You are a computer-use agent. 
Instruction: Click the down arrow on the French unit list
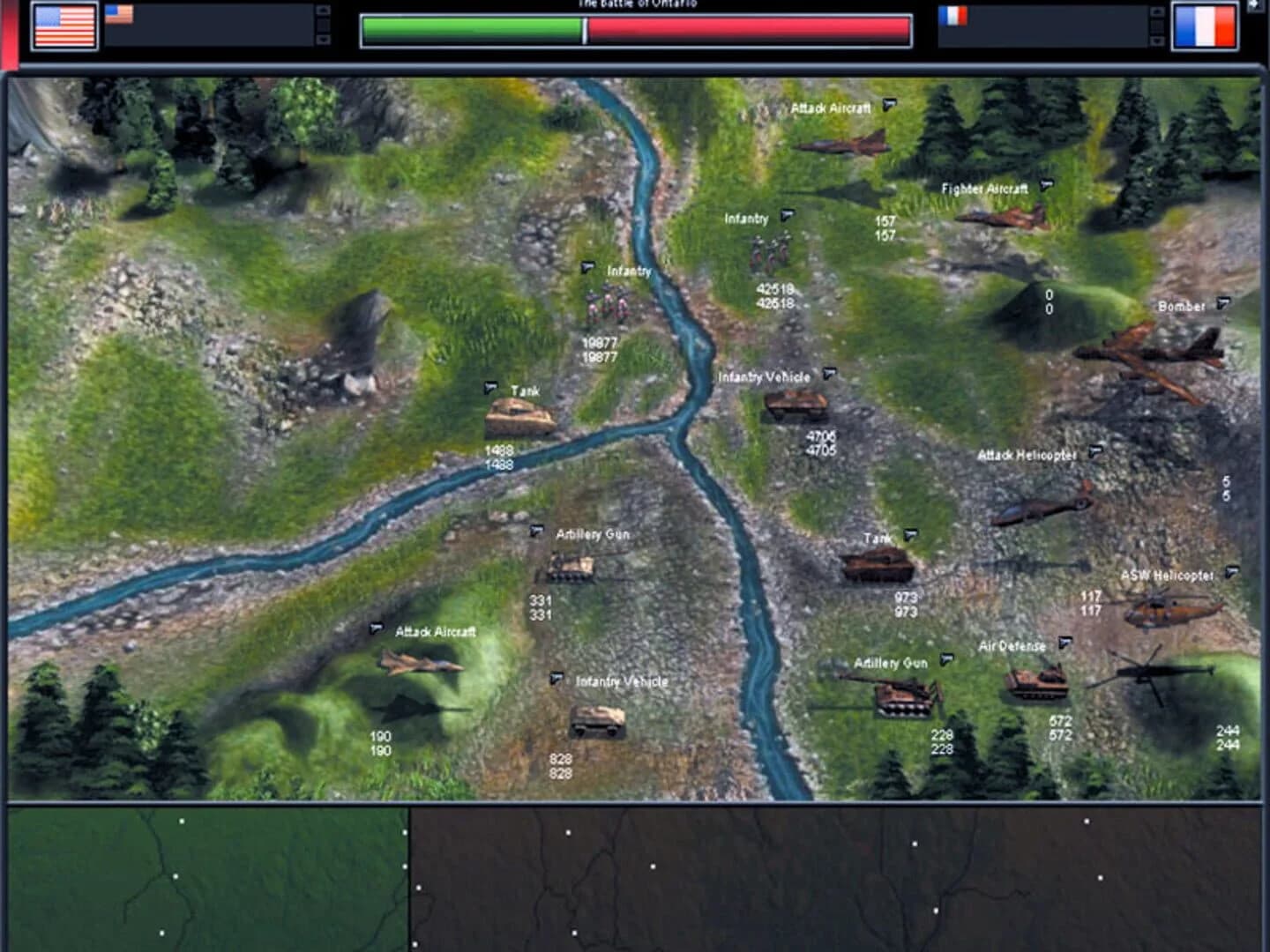click(x=1156, y=41)
